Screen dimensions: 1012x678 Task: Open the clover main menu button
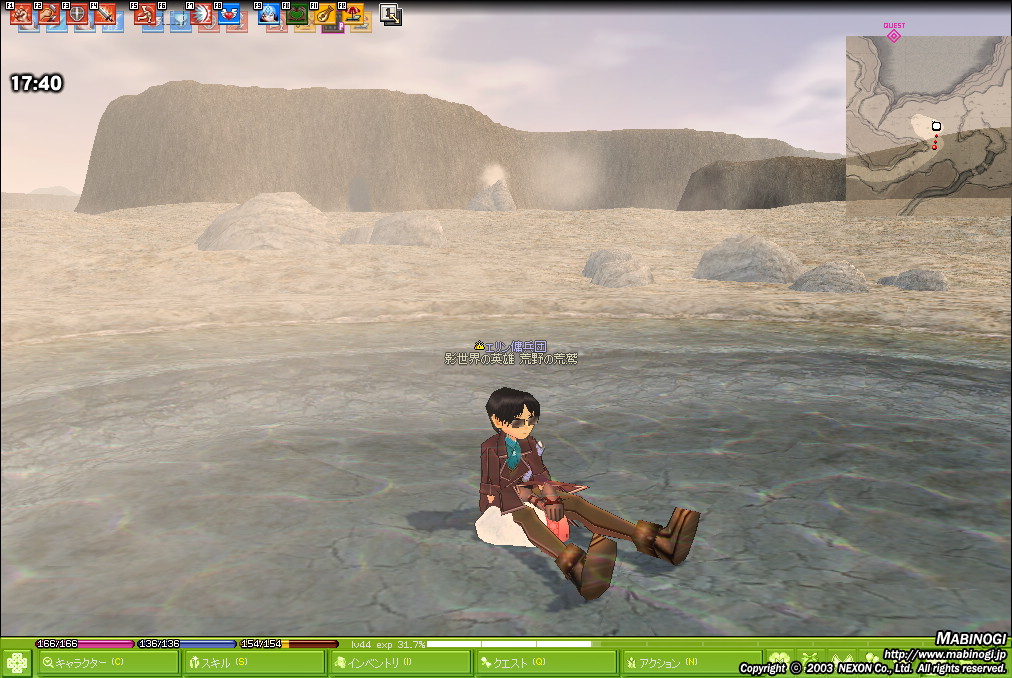(17, 663)
